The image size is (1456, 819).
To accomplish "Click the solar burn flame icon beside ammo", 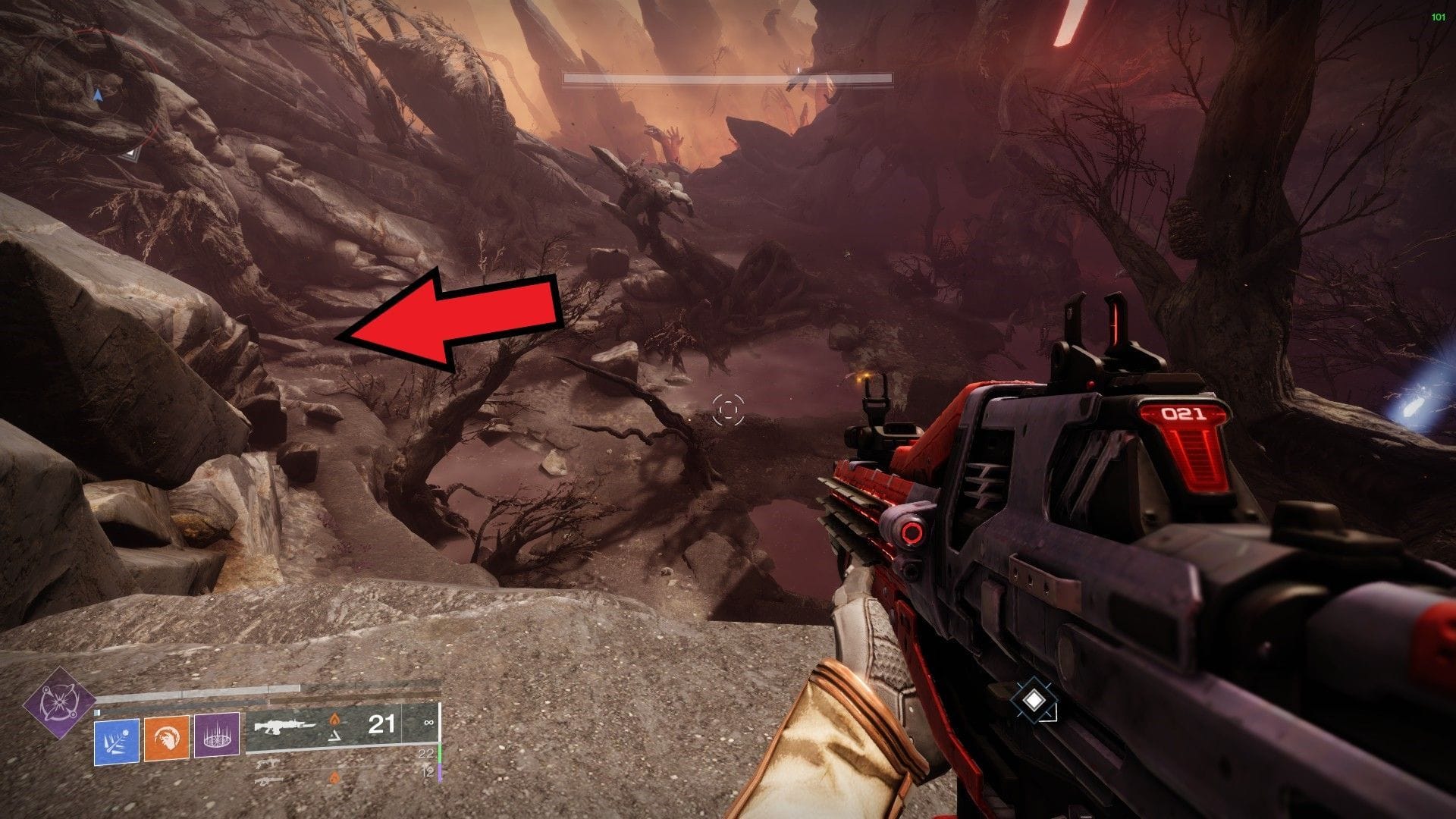I will coord(334,718).
